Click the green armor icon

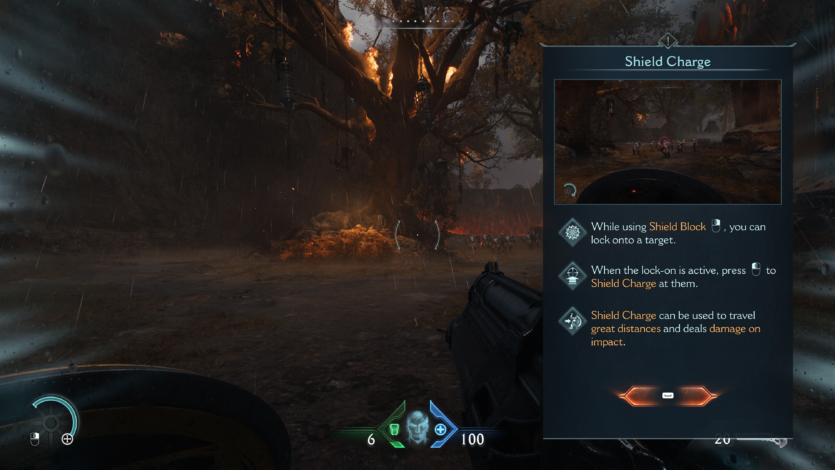click(x=394, y=430)
